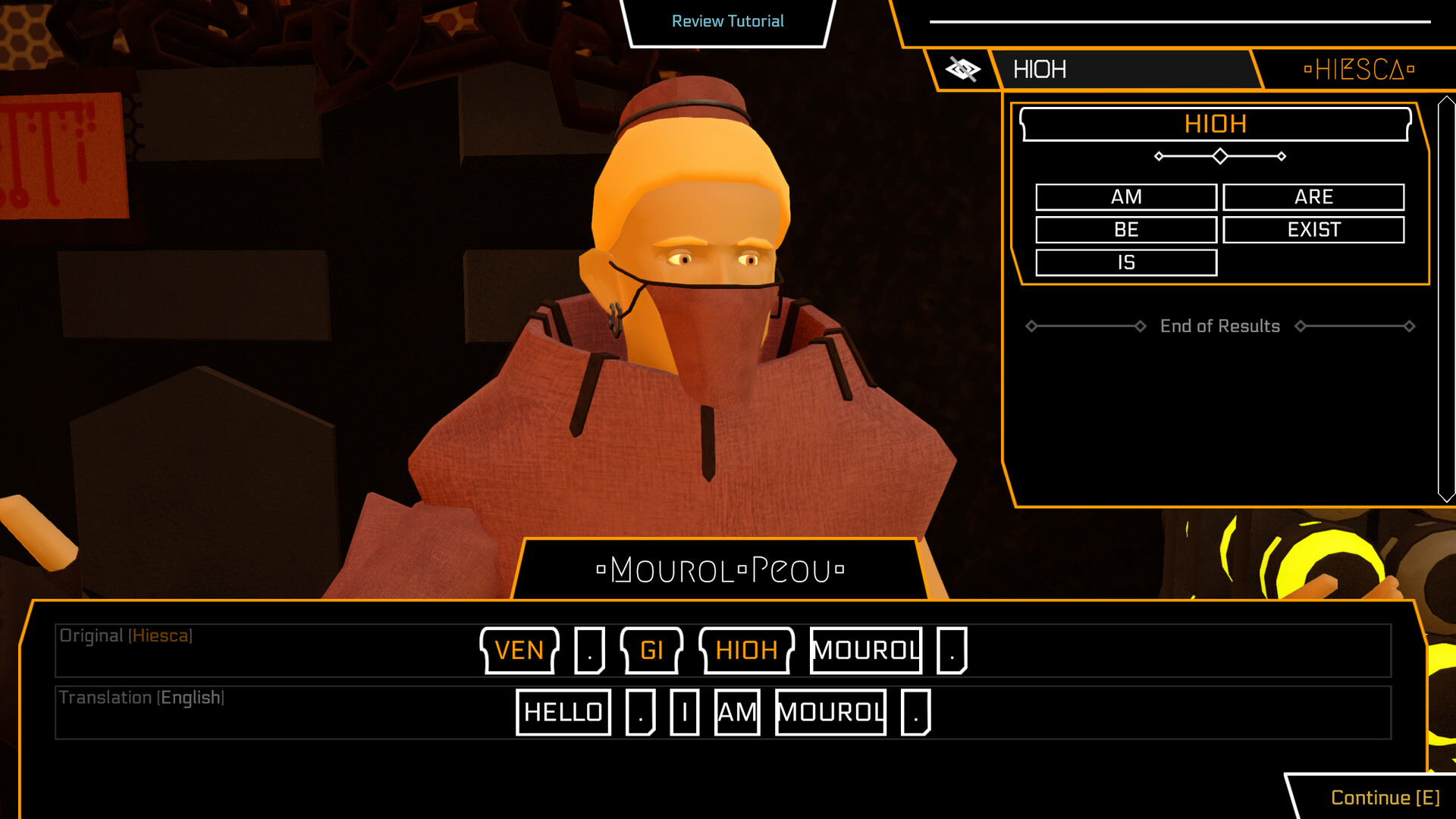
Task: Select VEN in the original Hiesca sentence
Action: (x=519, y=651)
